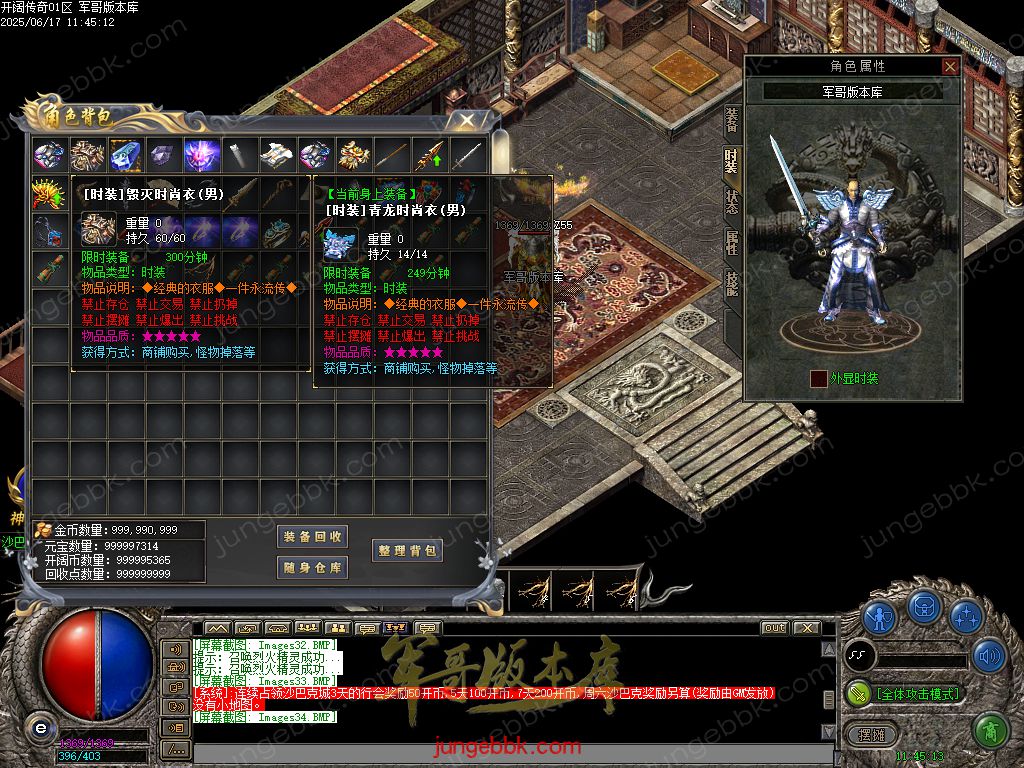The width and height of the screenshot is (1024, 768).
Task: Switch to the 装备 equipment tab
Action: [732, 119]
